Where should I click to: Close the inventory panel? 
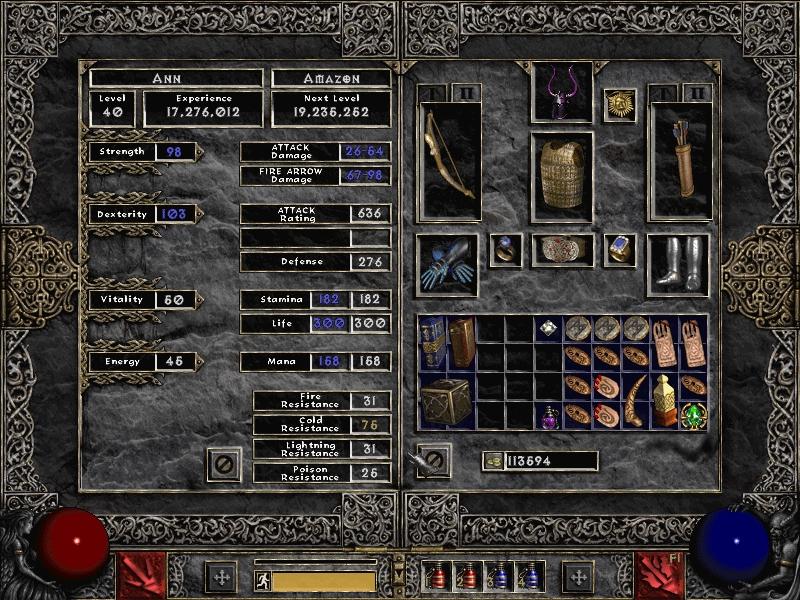(433, 461)
